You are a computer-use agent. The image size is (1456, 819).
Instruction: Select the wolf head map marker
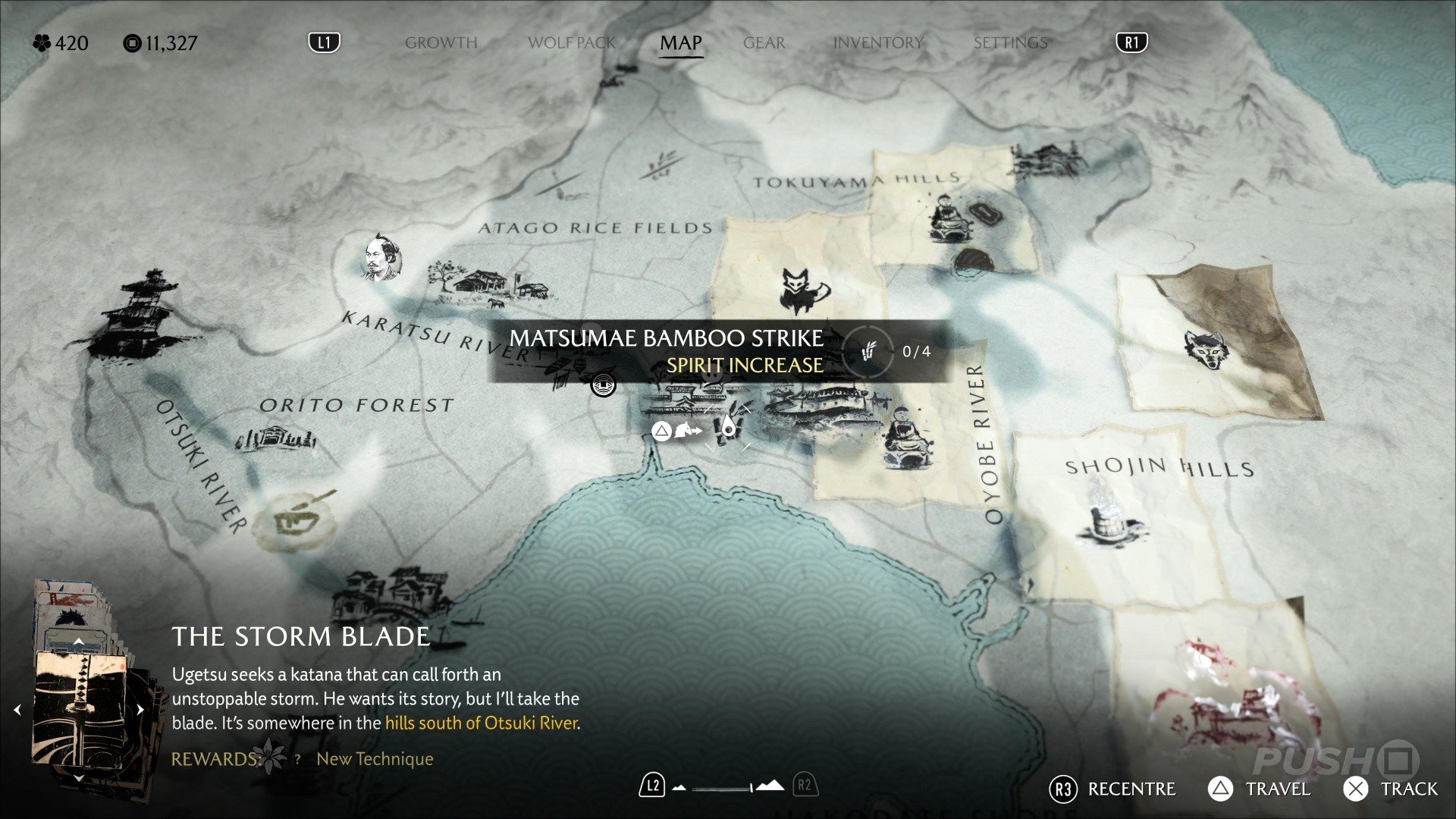click(1205, 350)
